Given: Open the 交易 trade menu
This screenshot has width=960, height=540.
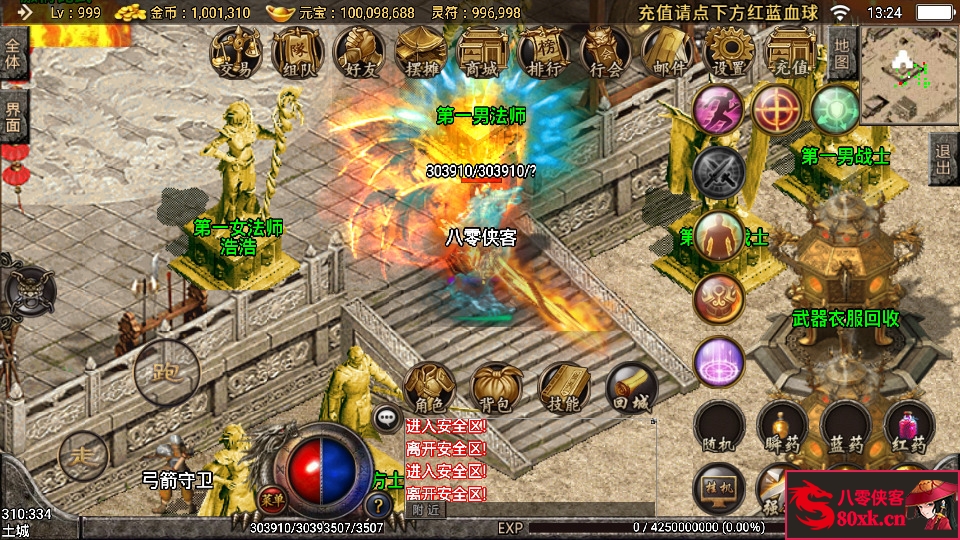Looking at the screenshot, I should click(x=236, y=52).
